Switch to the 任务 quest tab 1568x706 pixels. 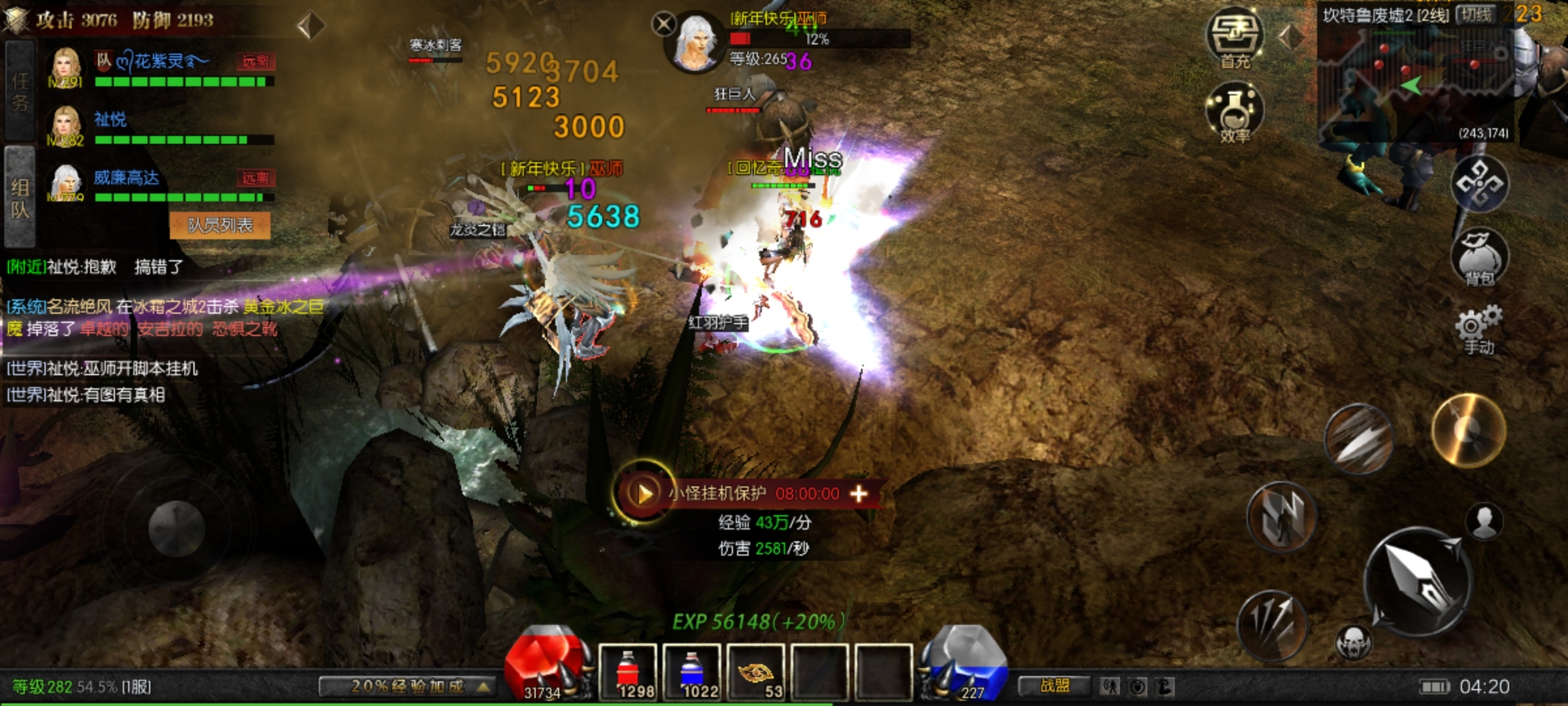coord(20,91)
